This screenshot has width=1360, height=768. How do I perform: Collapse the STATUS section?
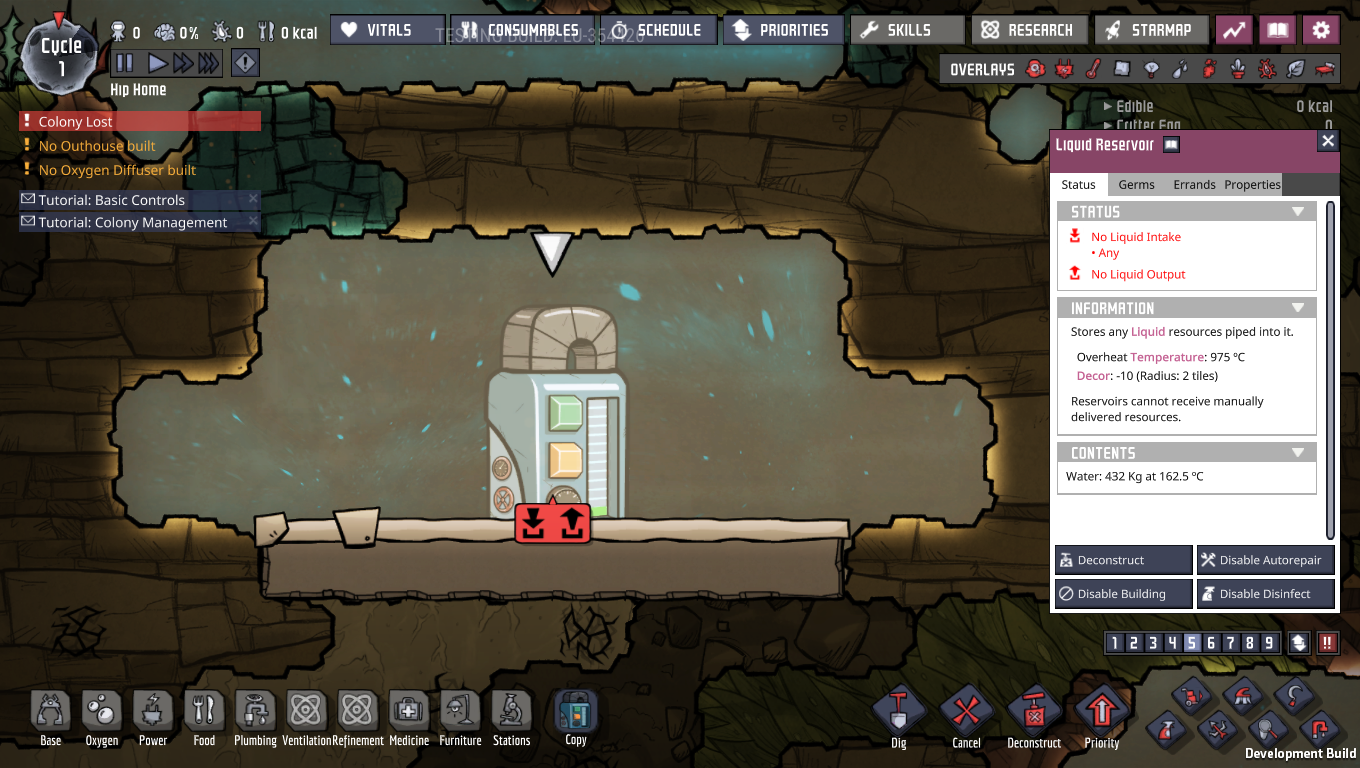pyautogui.click(x=1298, y=210)
